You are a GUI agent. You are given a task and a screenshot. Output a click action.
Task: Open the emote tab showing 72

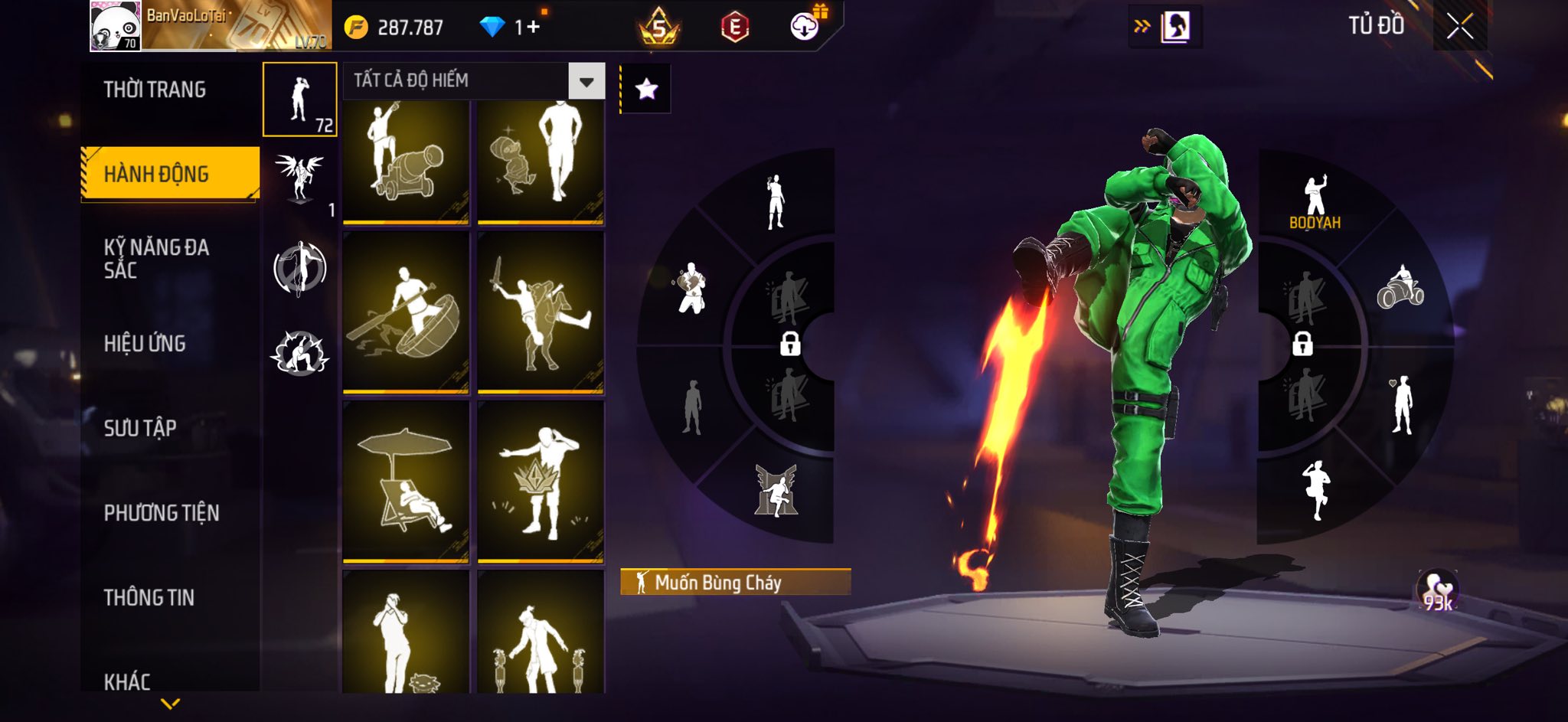point(300,100)
